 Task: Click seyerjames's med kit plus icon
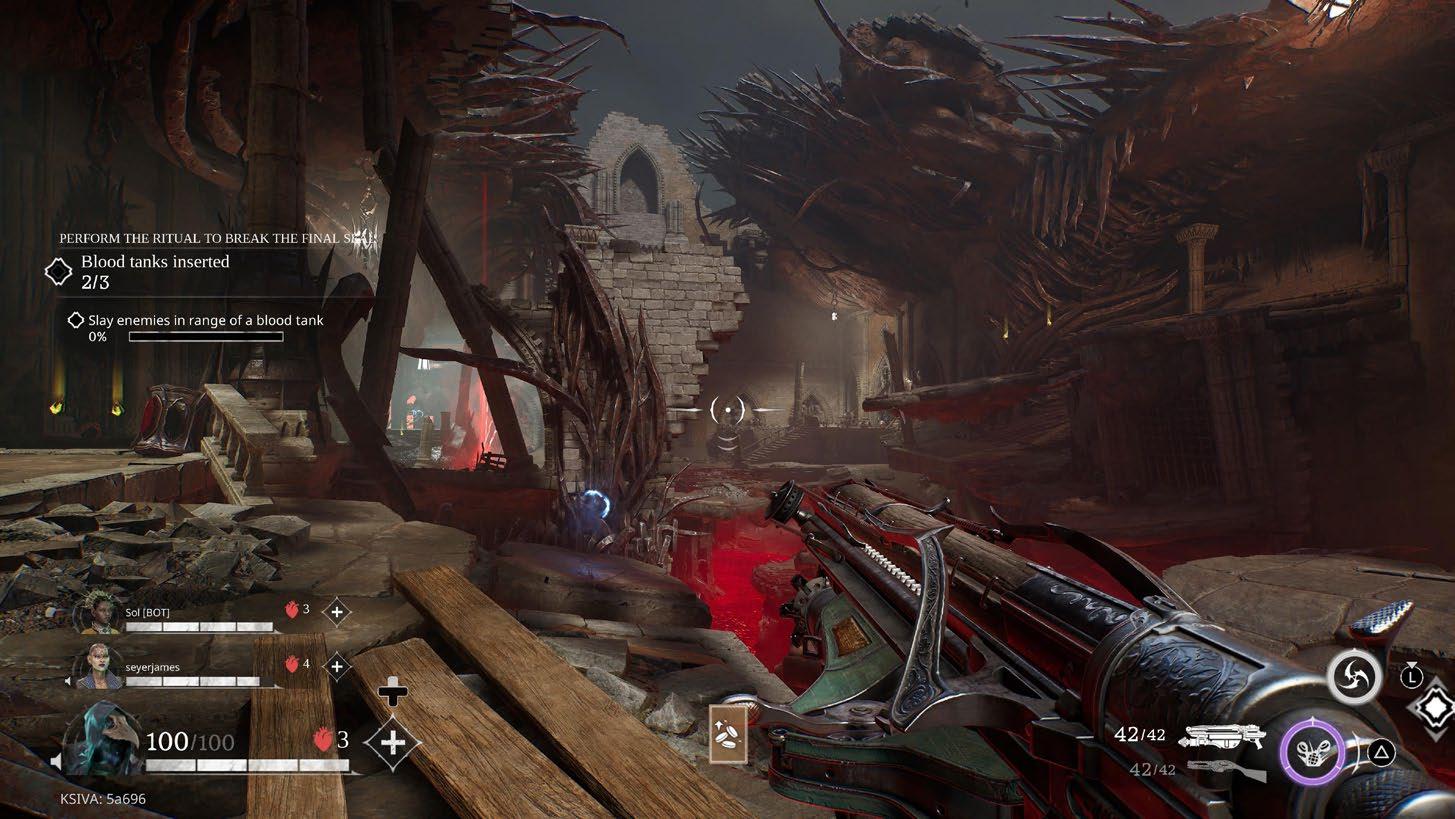click(337, 664)
